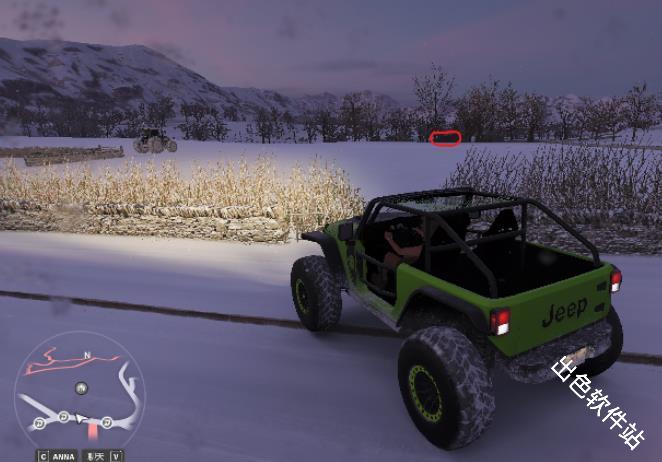Viewport: 662px width, 462px height.
Task: Click the circular minimap
Action: pos(79,390)
